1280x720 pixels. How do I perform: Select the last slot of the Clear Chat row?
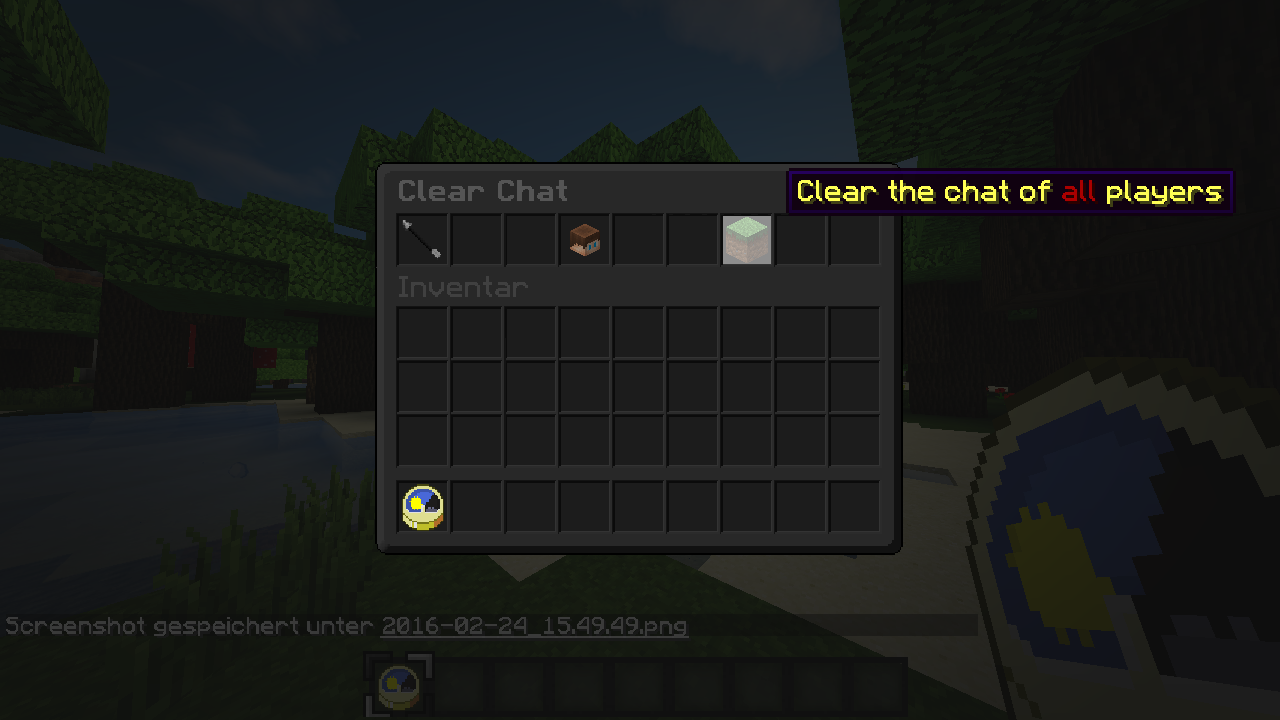(854, 239)
